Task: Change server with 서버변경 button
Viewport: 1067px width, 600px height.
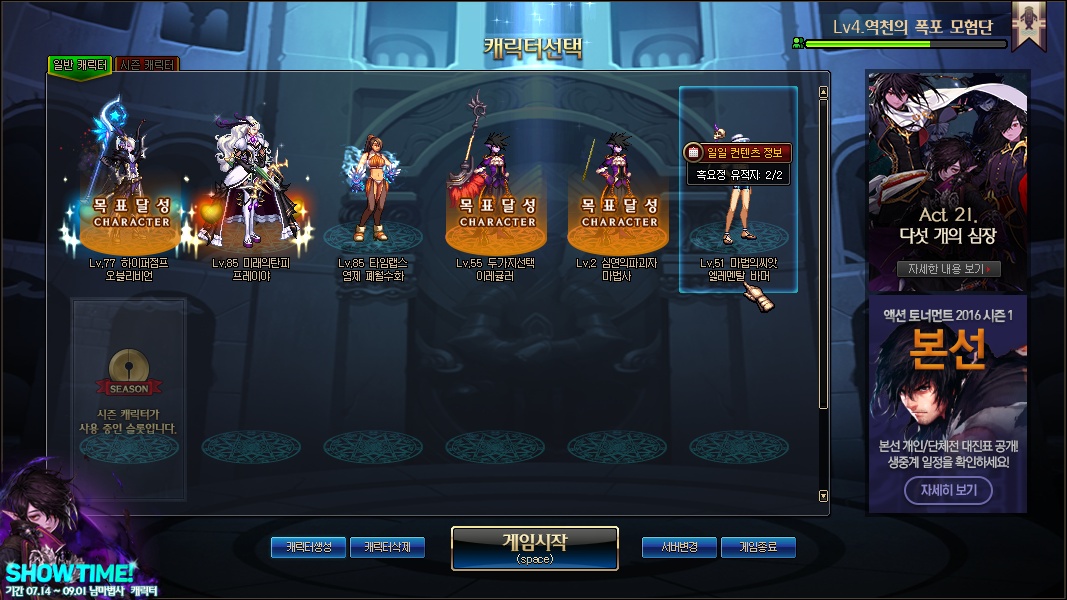Action: pyautogui.click(x=679, y=547)
